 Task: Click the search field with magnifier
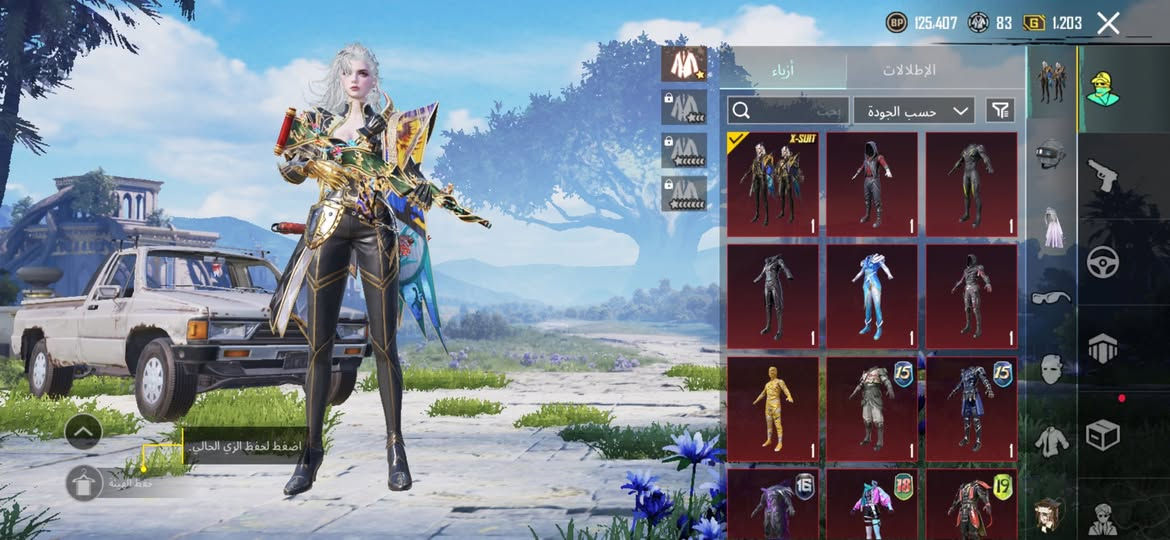tap(788, 110)
